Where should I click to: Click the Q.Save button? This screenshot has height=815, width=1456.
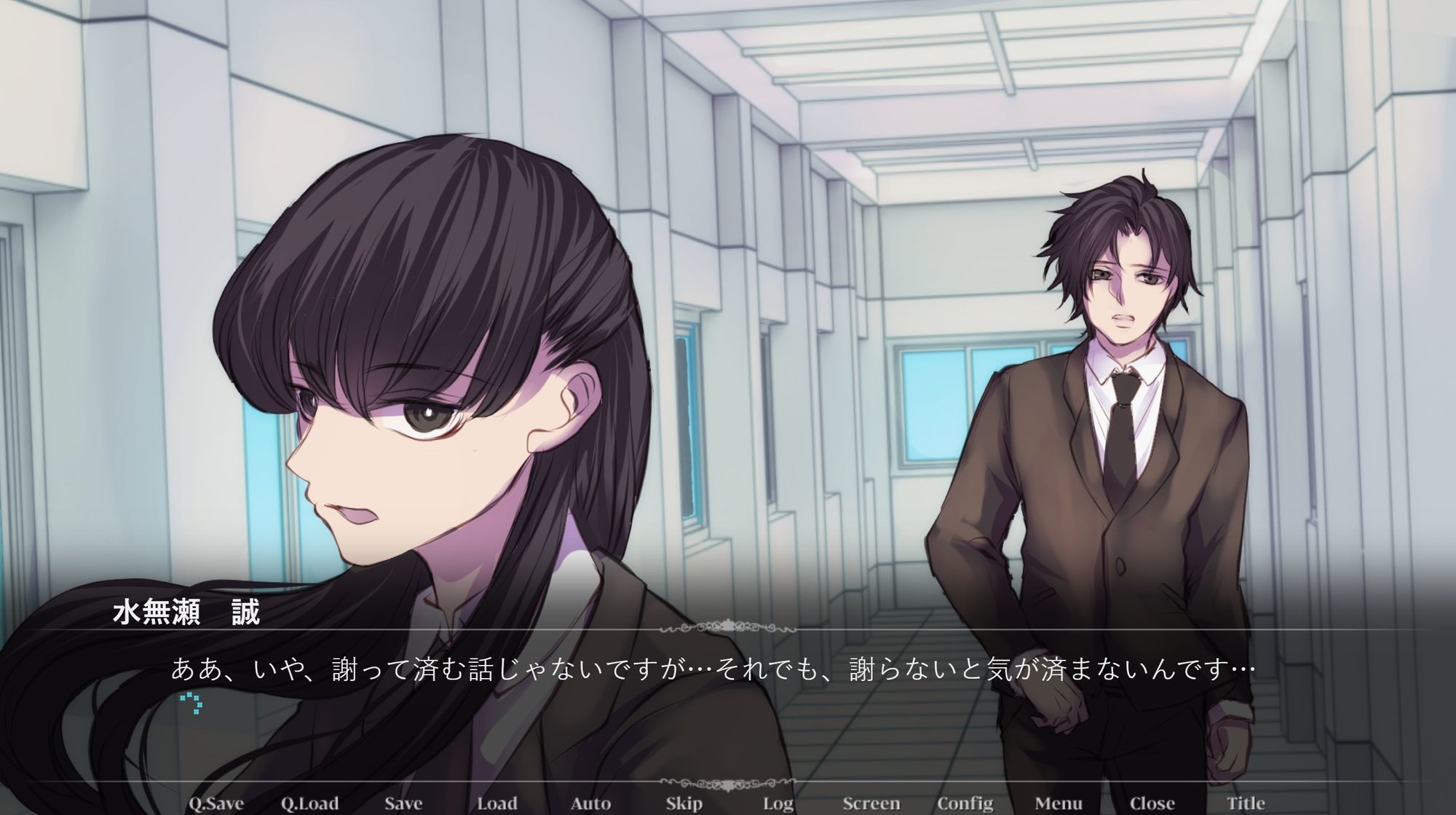coord(216,804)
